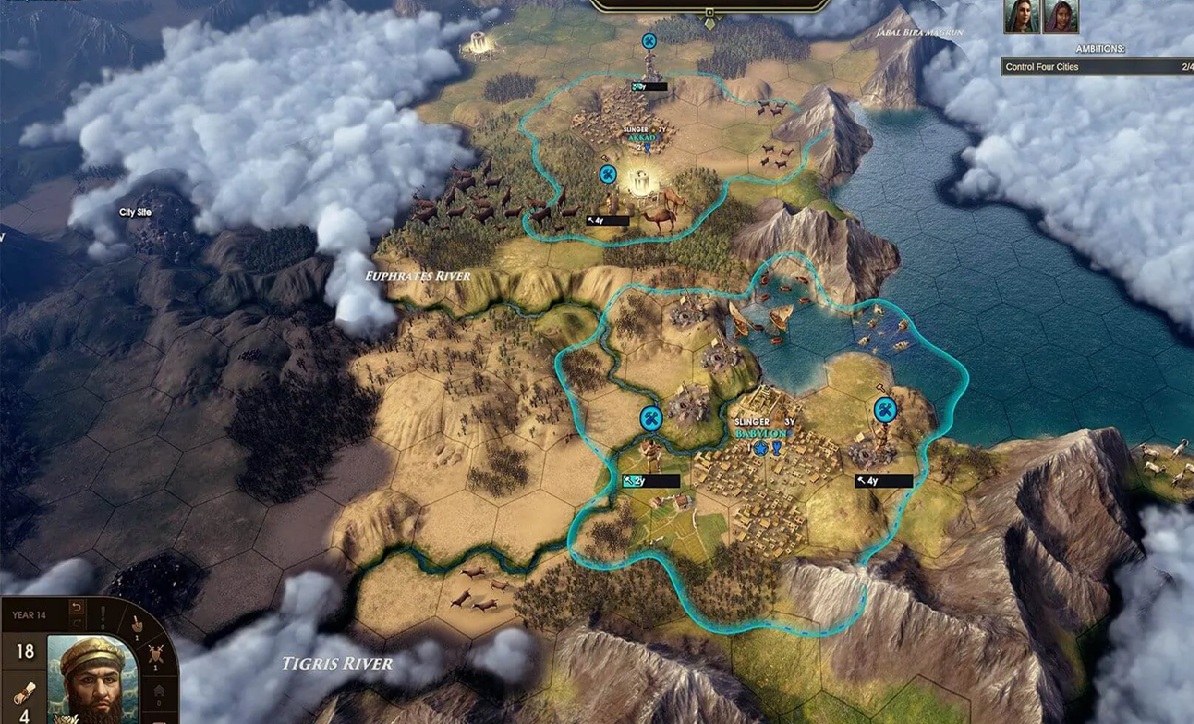Image resolution: width=1194 pixels, height=724 pixels.
Task: Select the blue-veiled woman portrait
Action: pos(1023,17)
